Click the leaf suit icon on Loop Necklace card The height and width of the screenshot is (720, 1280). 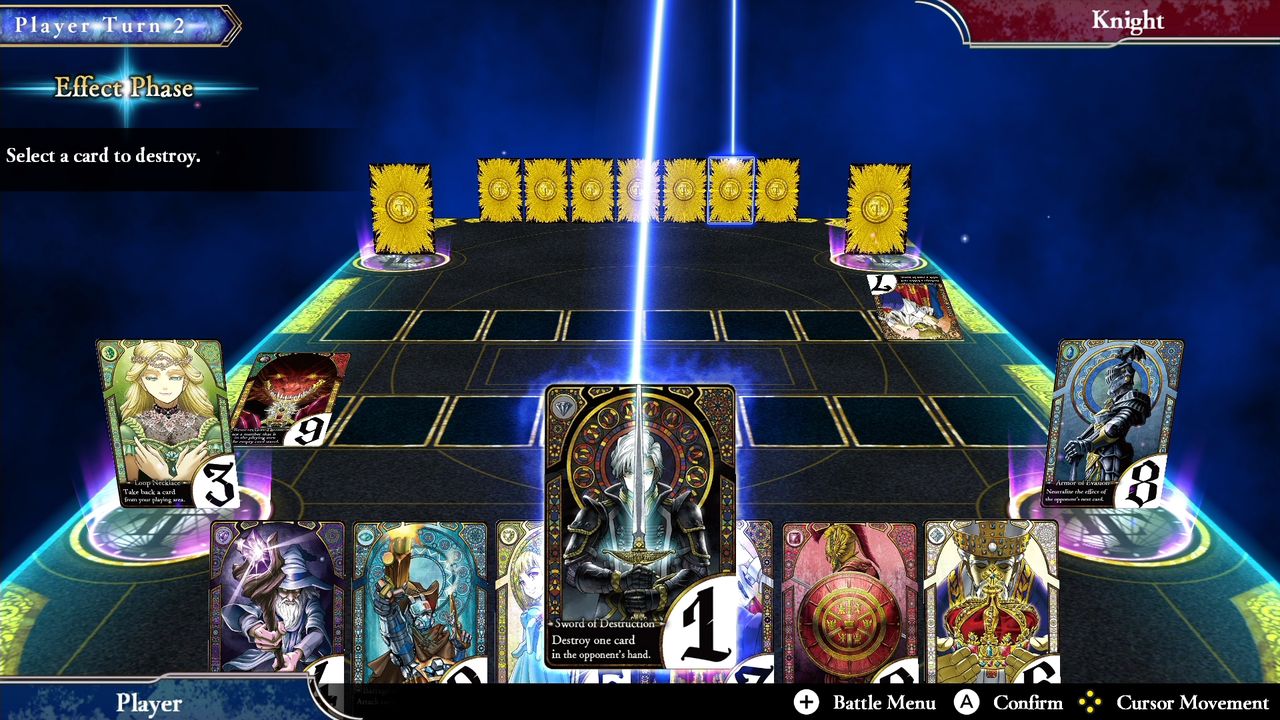click(x=108, y=352)
